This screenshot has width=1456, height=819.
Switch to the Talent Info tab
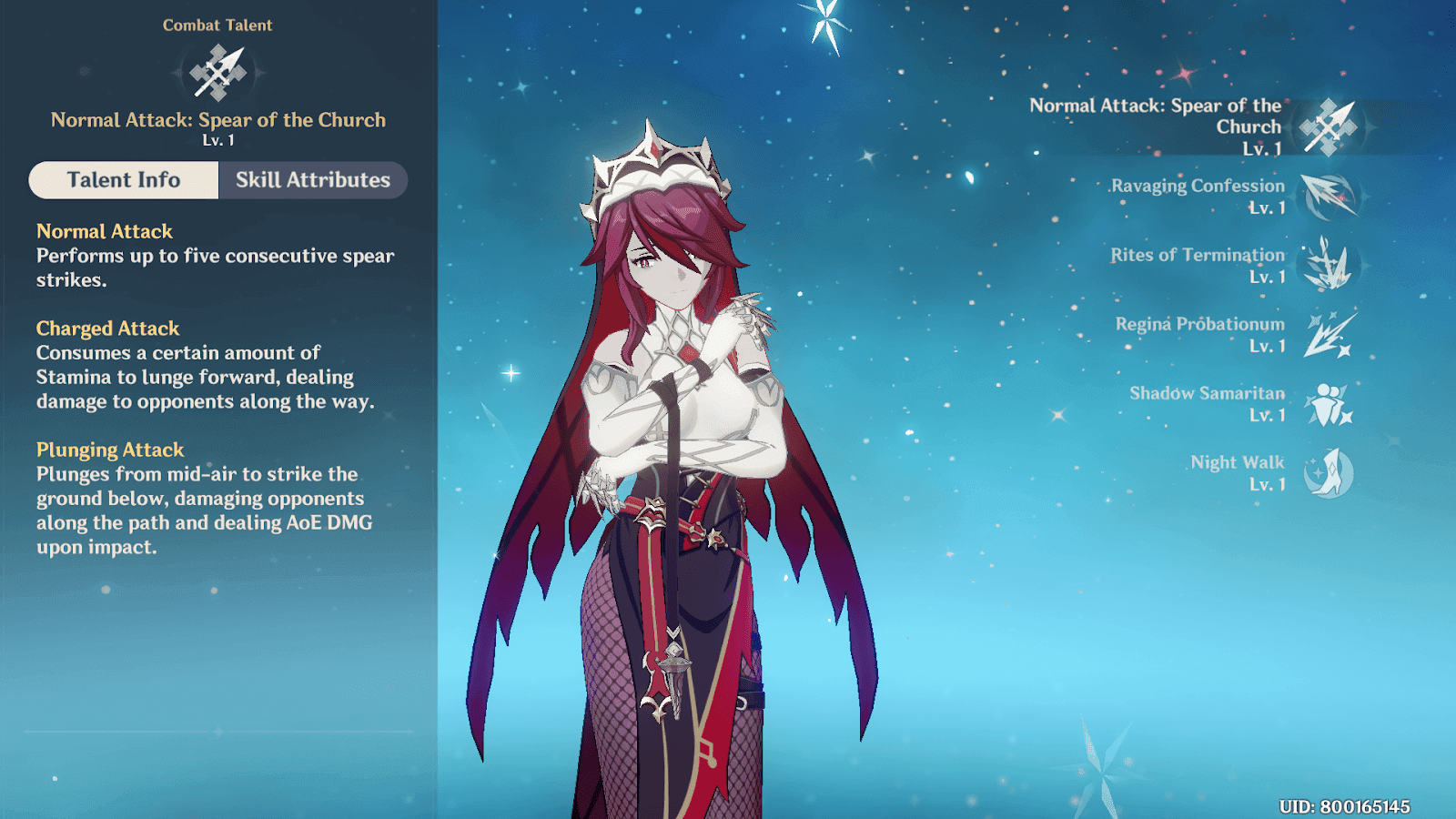[x=124, y=180]
